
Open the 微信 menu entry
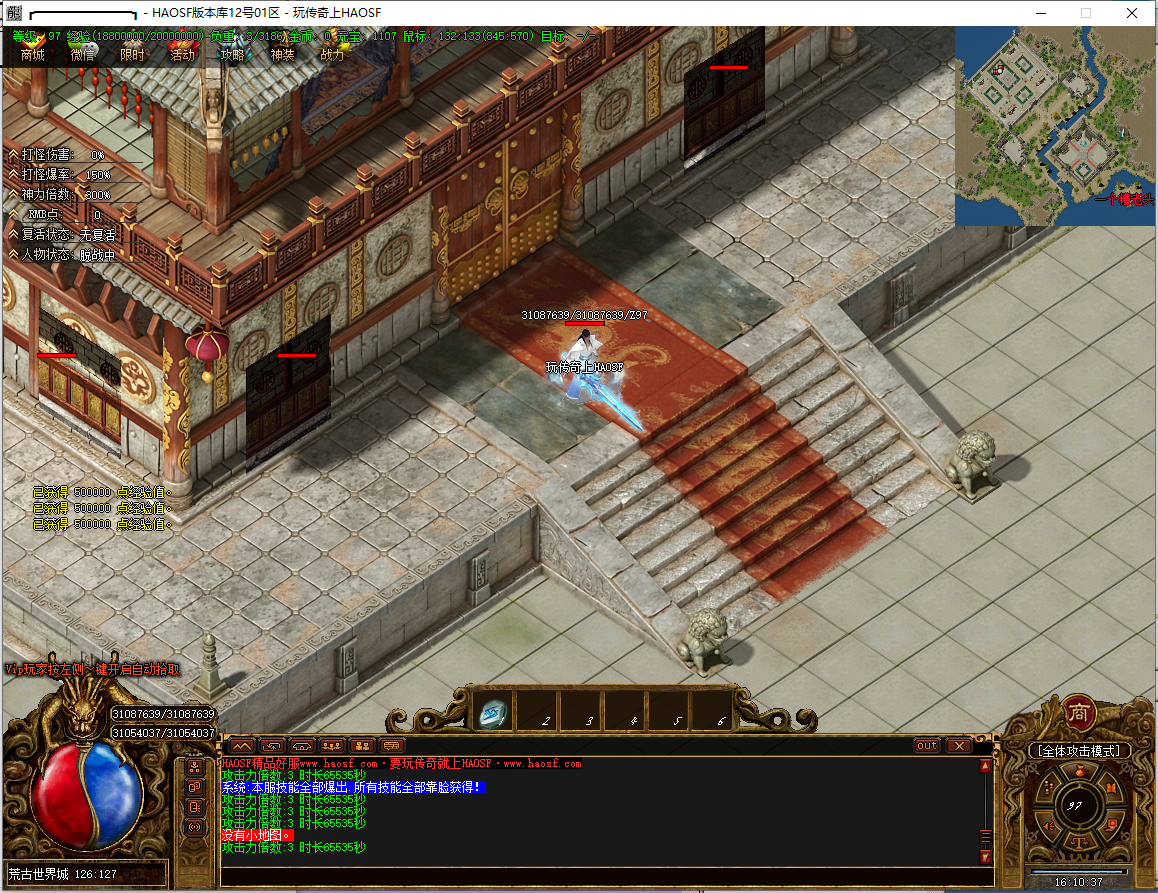tap(83, 55)
